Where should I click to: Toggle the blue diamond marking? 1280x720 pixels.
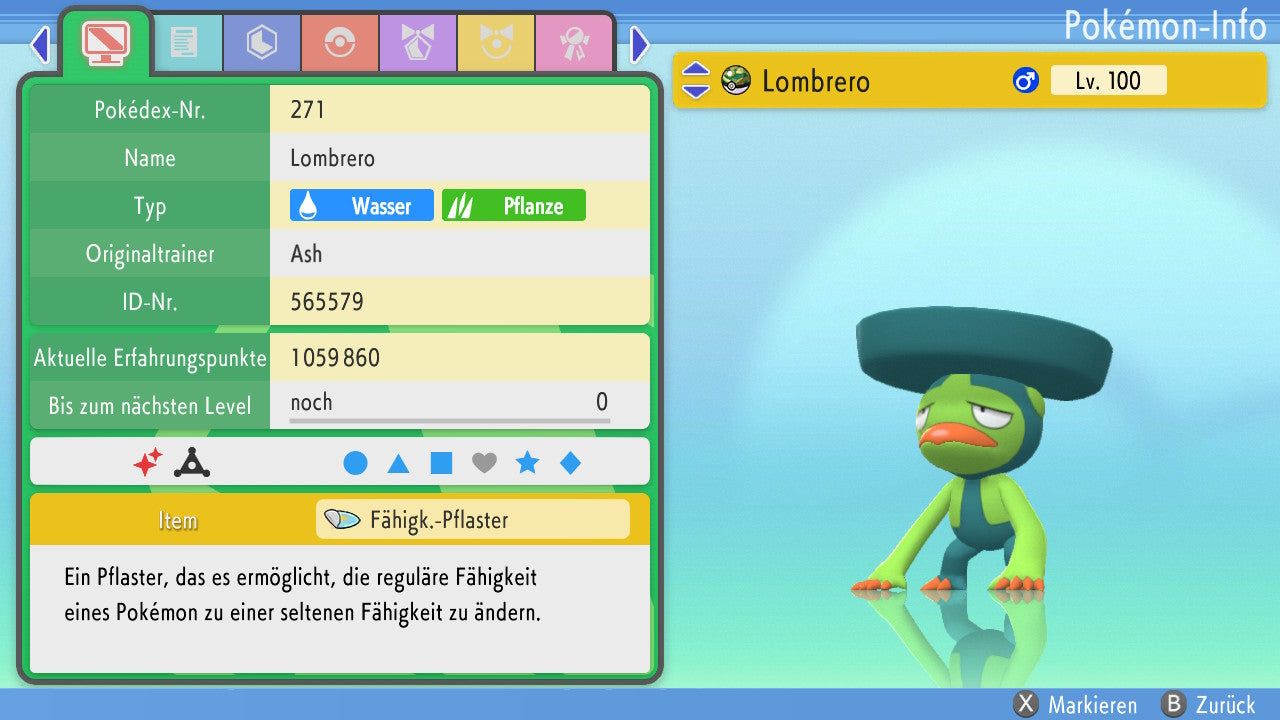pos(570,463)
